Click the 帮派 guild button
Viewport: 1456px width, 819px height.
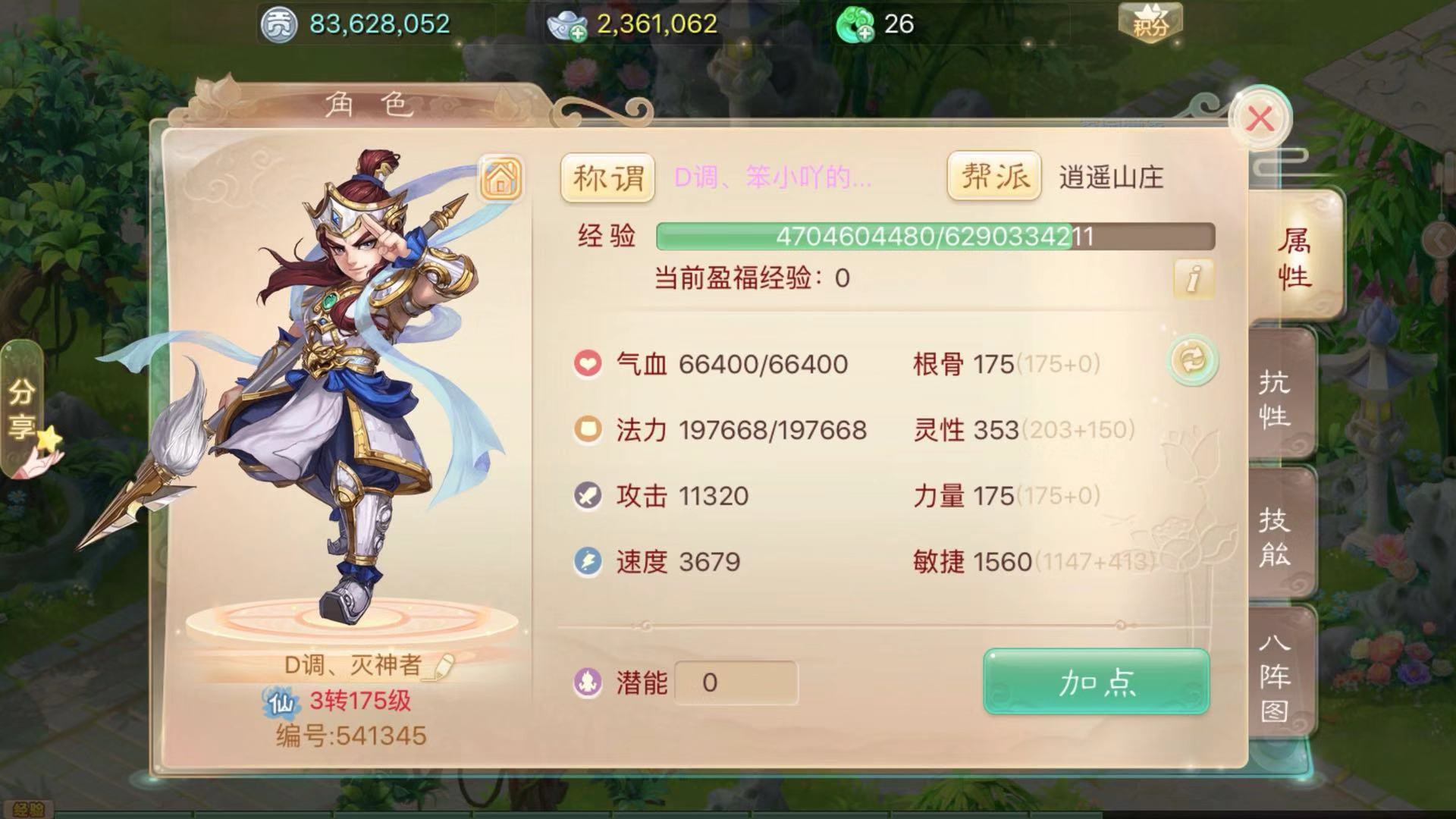[993, 178]
